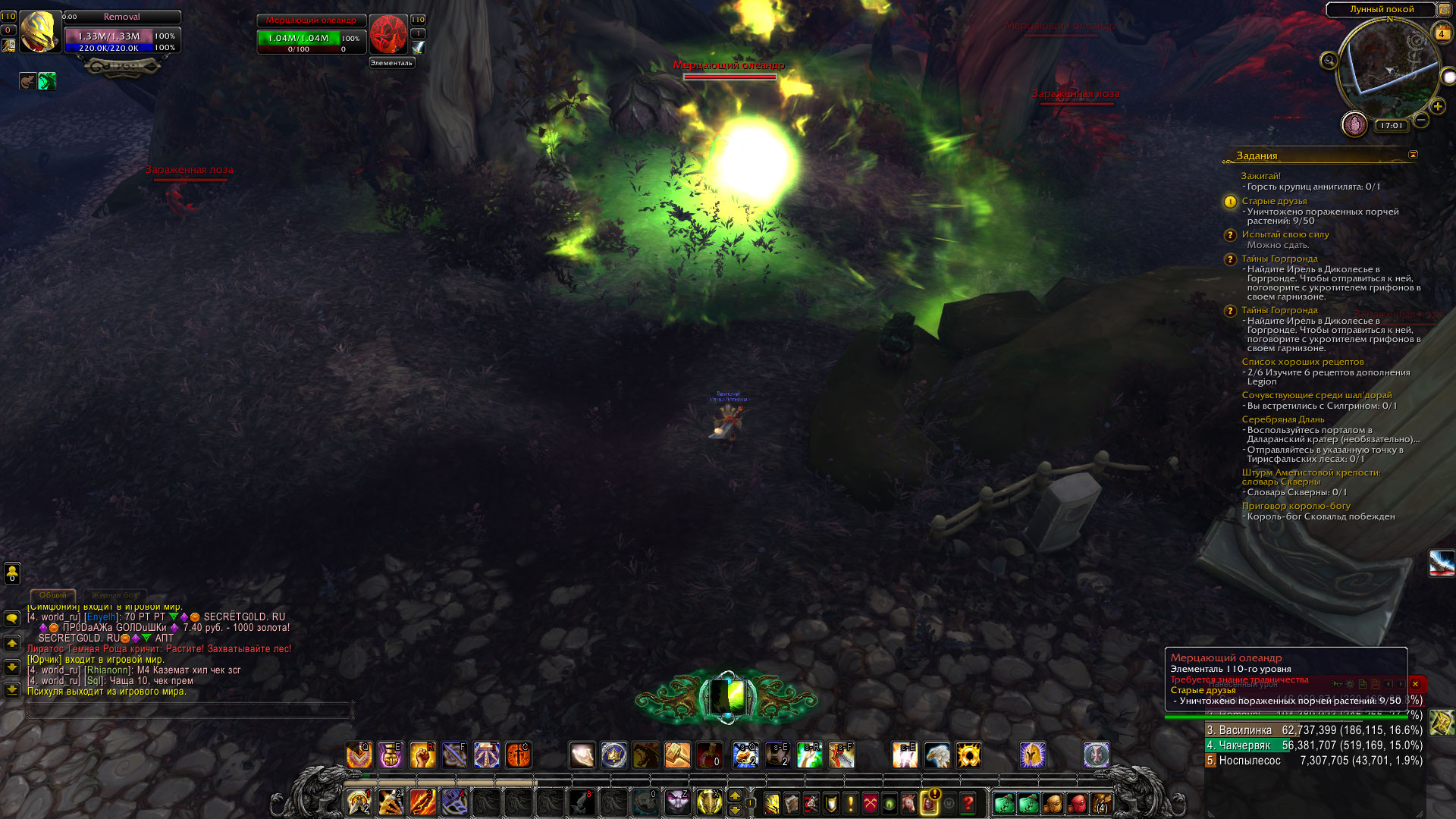Close the damage meter window
The image size is (1456, 819).
point(1415,684)
